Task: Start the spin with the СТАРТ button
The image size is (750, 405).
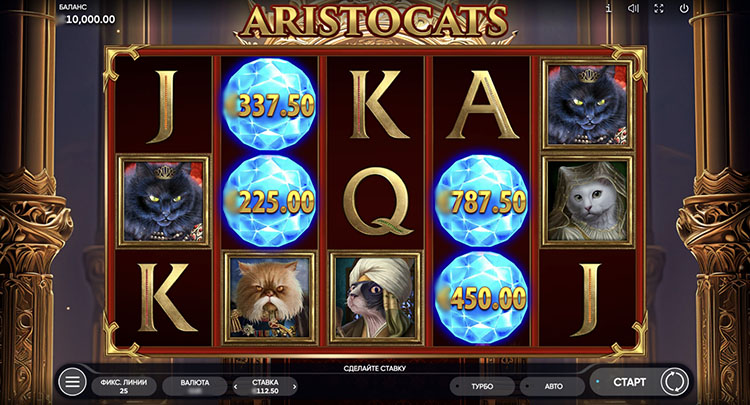Action: tap(629, 382)
